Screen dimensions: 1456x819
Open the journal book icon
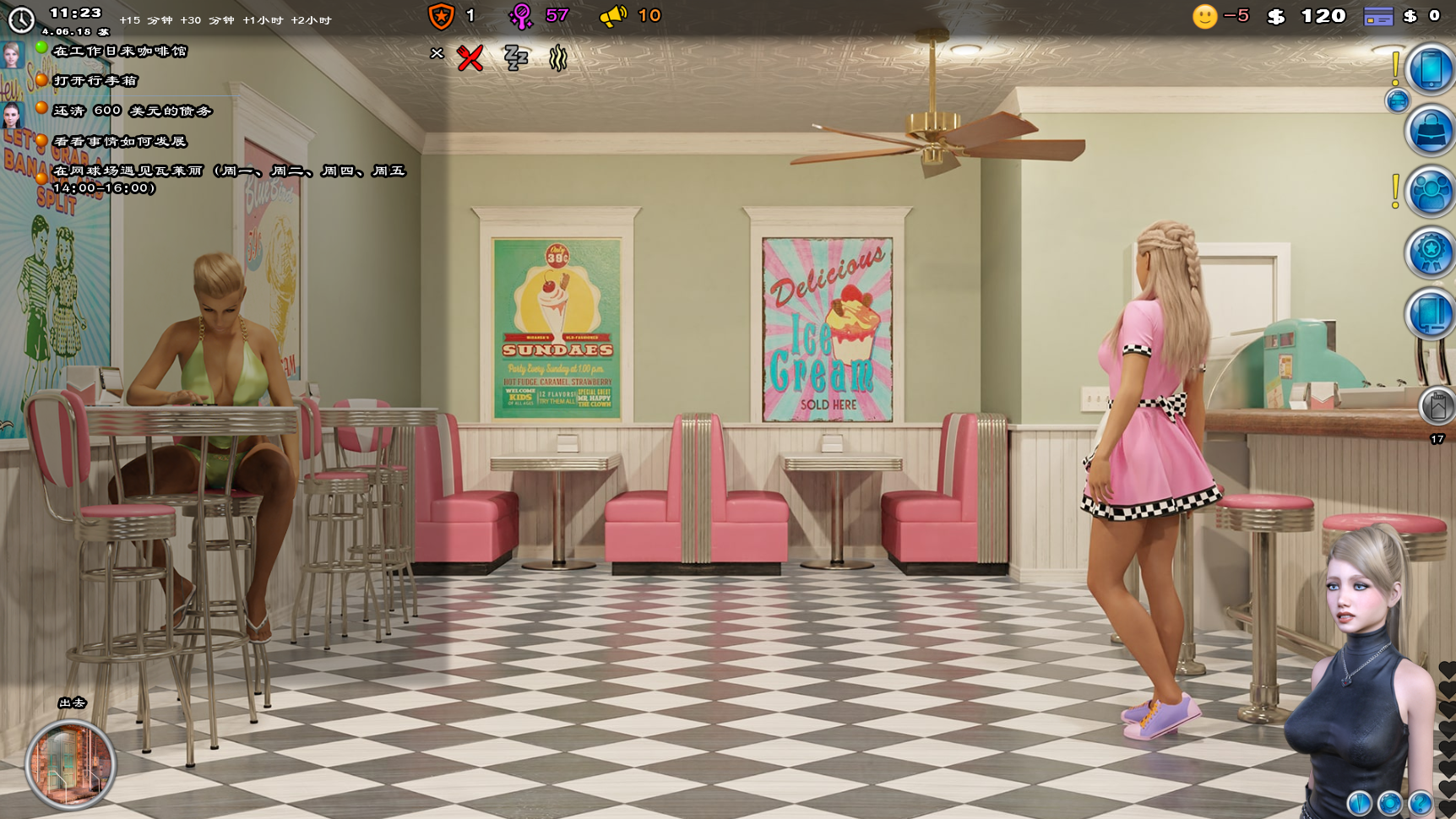1430,314
